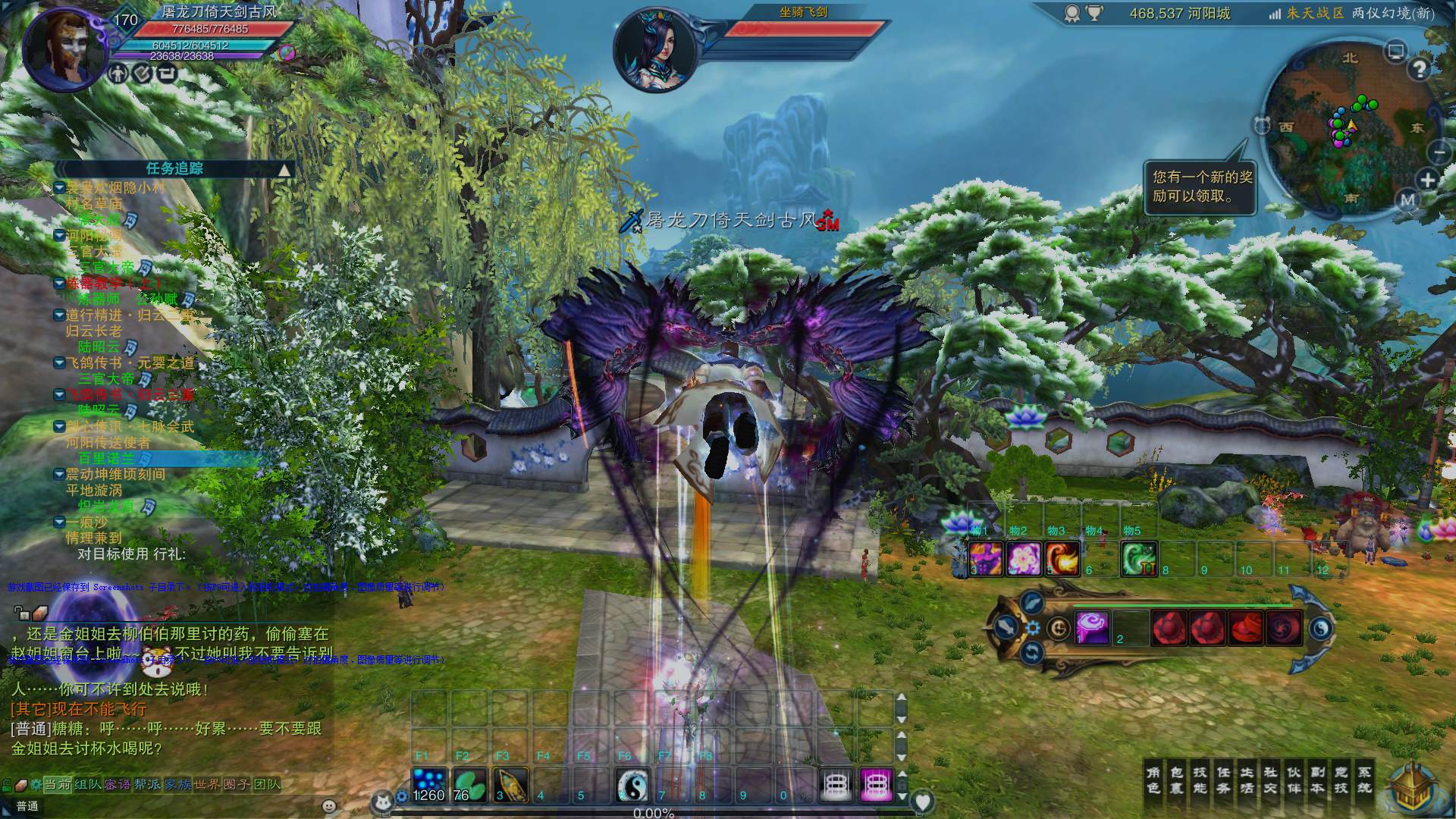
Task: Collapse the 任务追踪 quest tracker panel
Action: (x=284, y=170)
